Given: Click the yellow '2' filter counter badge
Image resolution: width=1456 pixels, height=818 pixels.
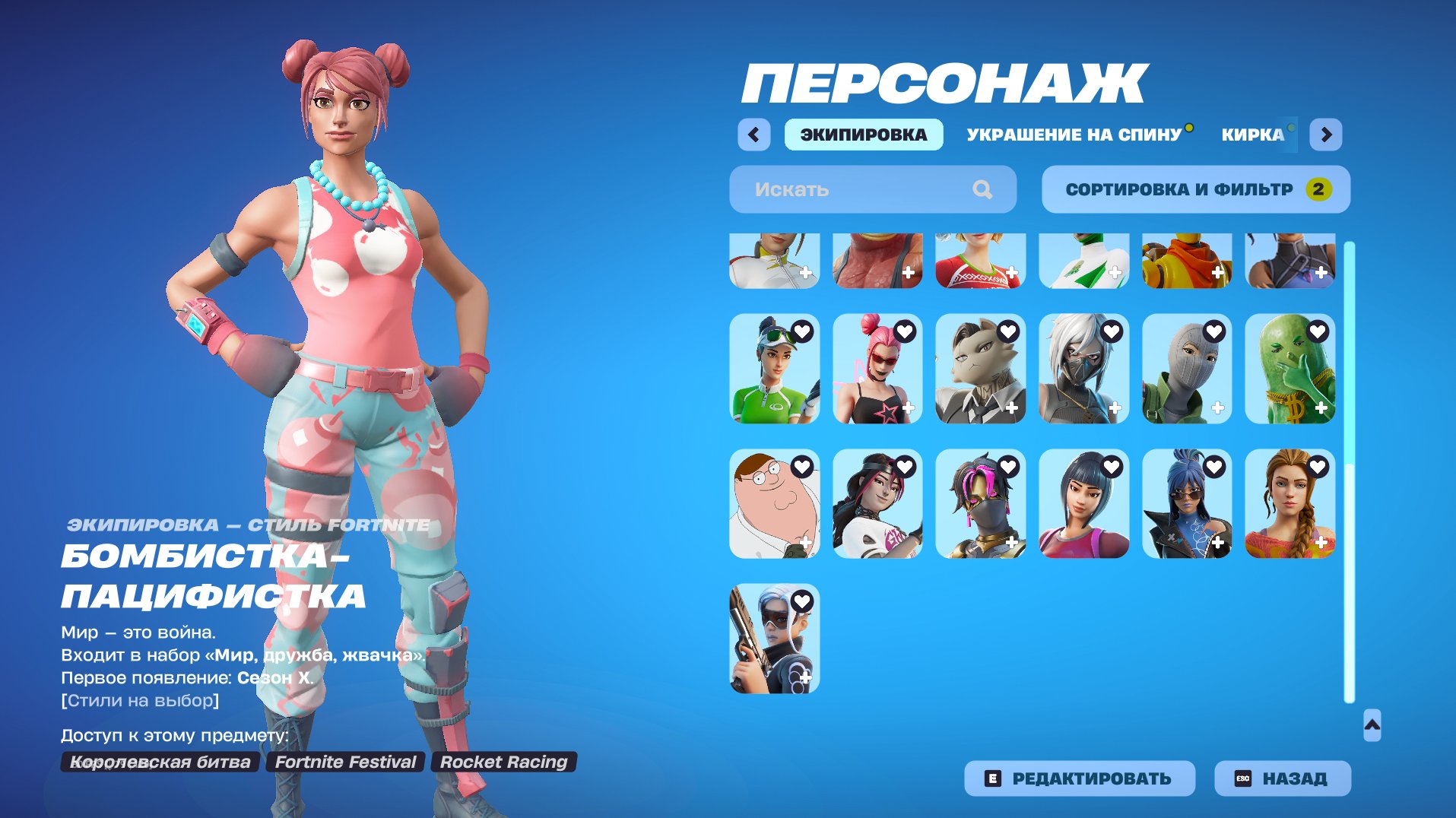Looking at the screenshot, I should [x=1318, y=189].
